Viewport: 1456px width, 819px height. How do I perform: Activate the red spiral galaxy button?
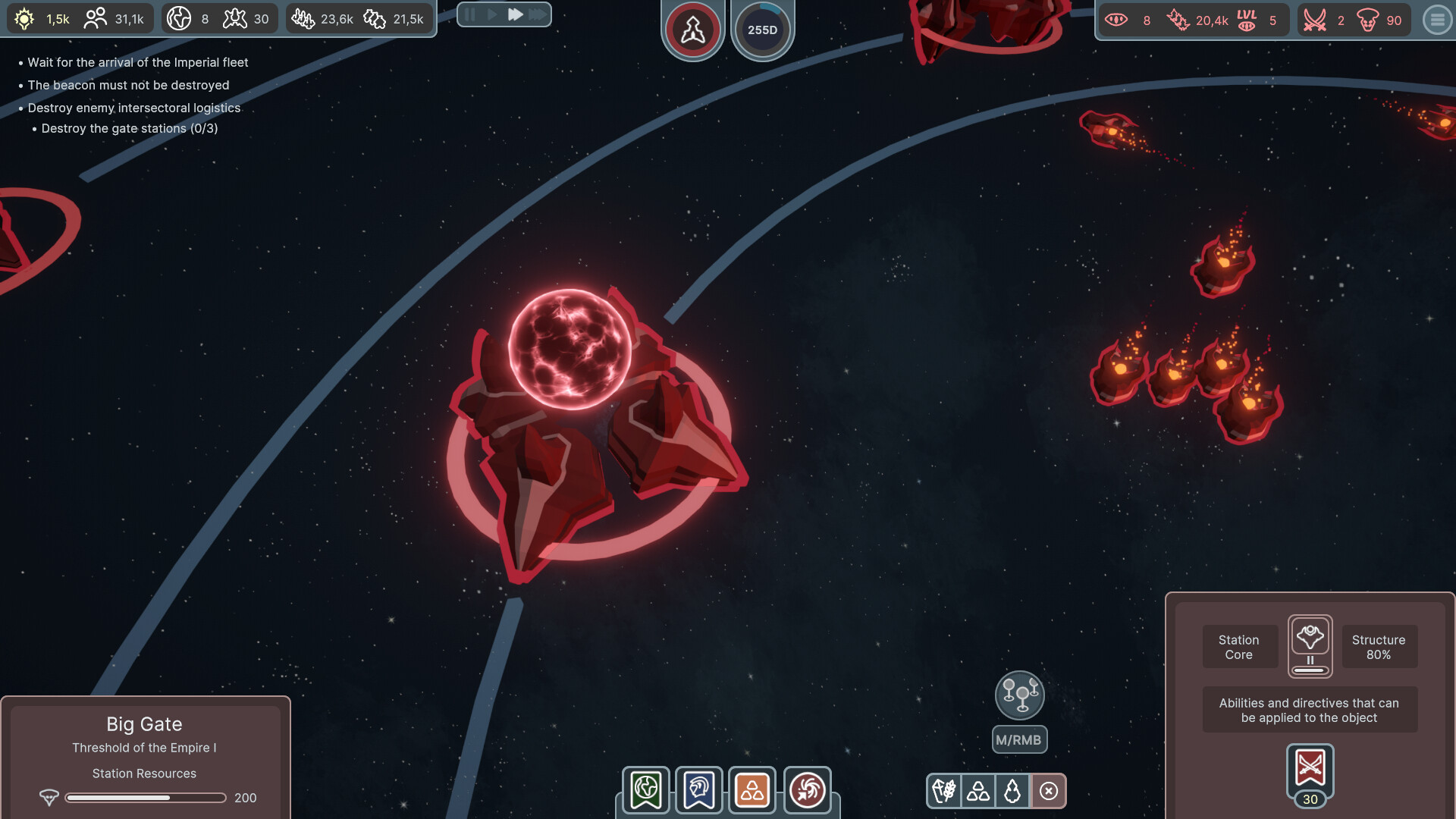pos(807,790)
